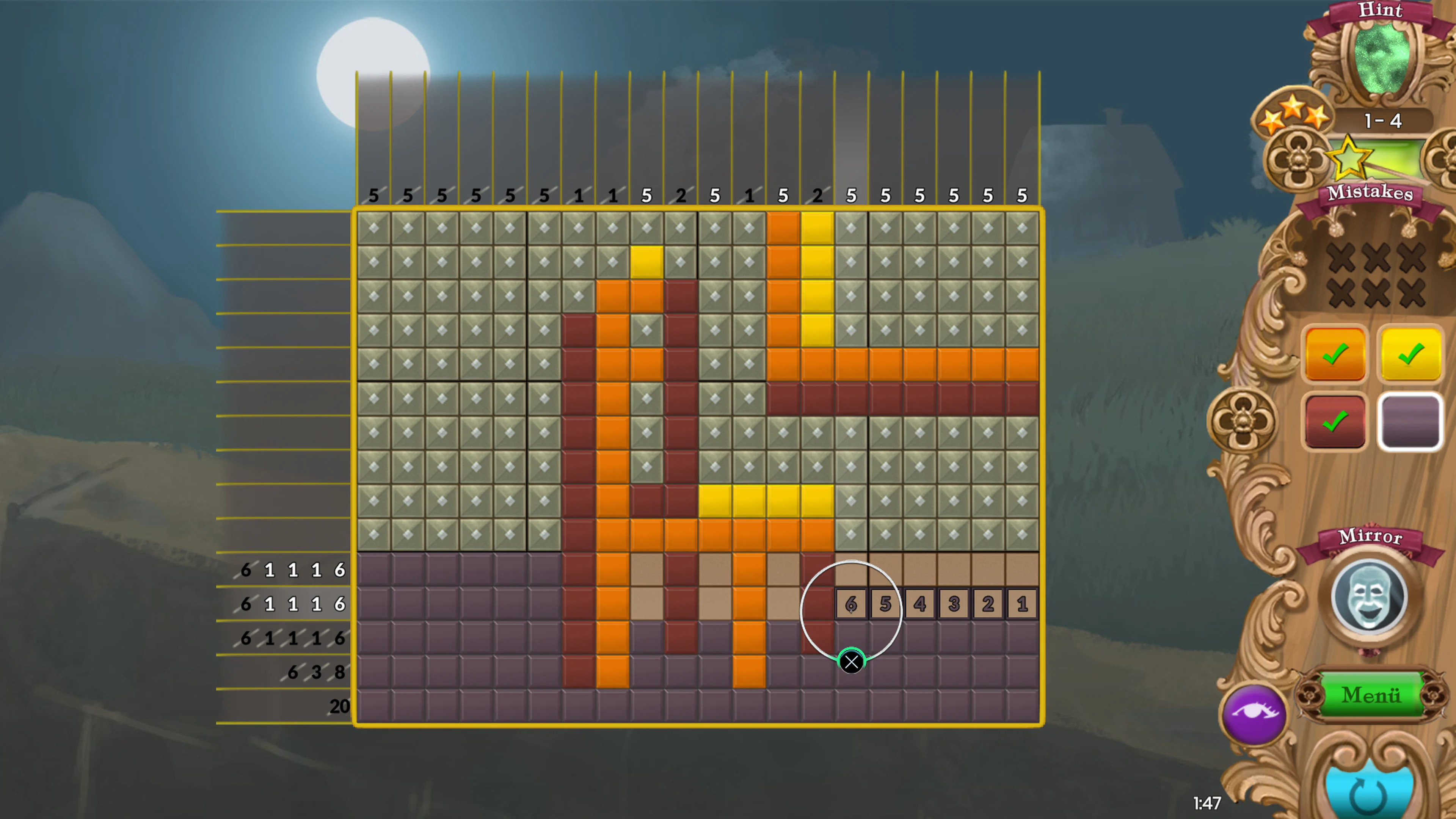
Task: Click the X marker inside the selection circle
Action: coord(851,661)
